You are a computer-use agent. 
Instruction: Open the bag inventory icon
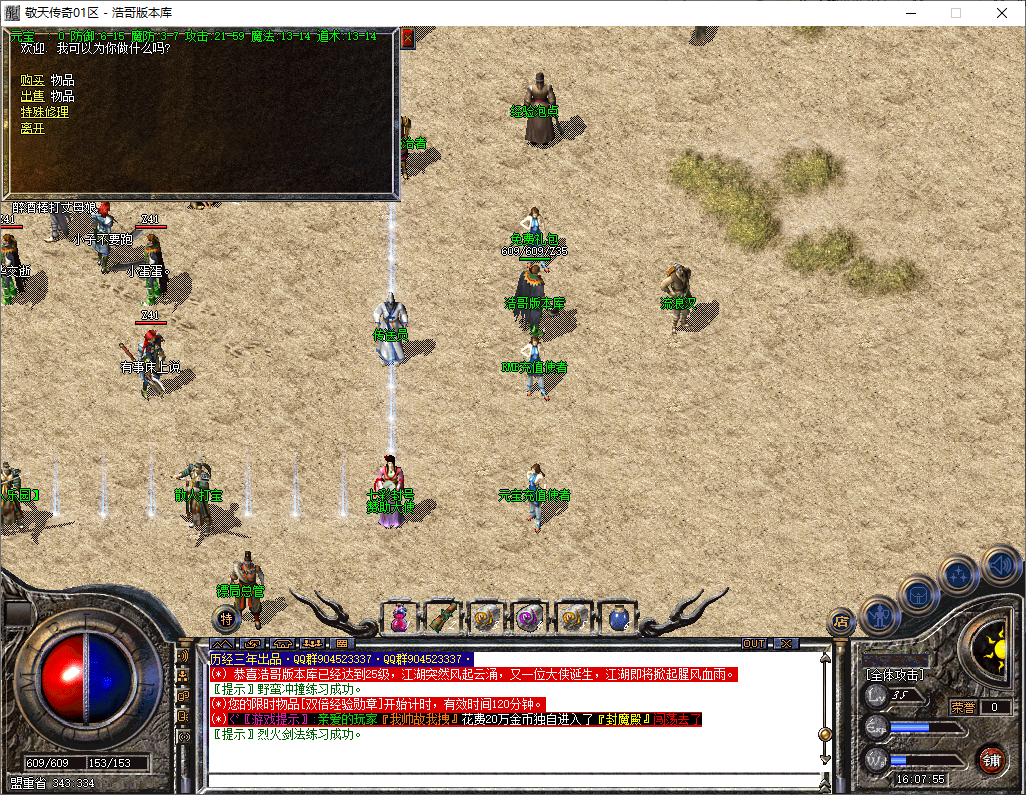(918, 595)
